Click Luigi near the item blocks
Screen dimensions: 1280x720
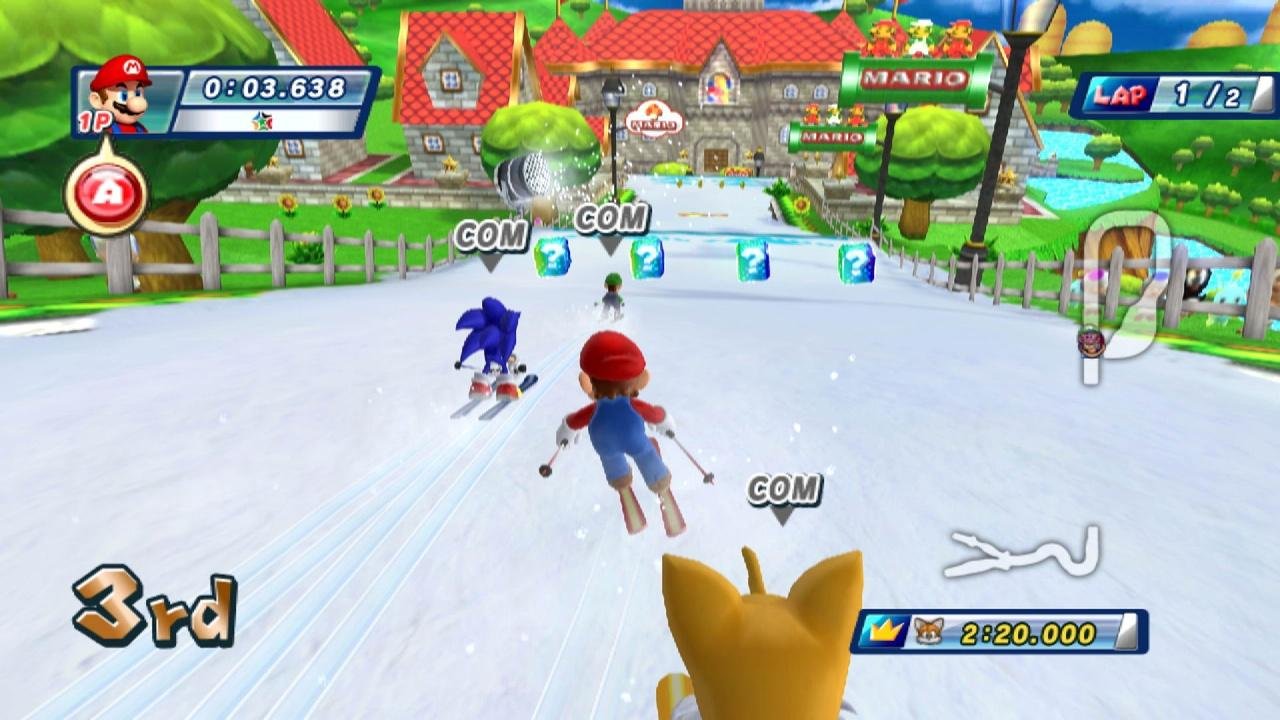pyautogui.click(x=614, y=290)
